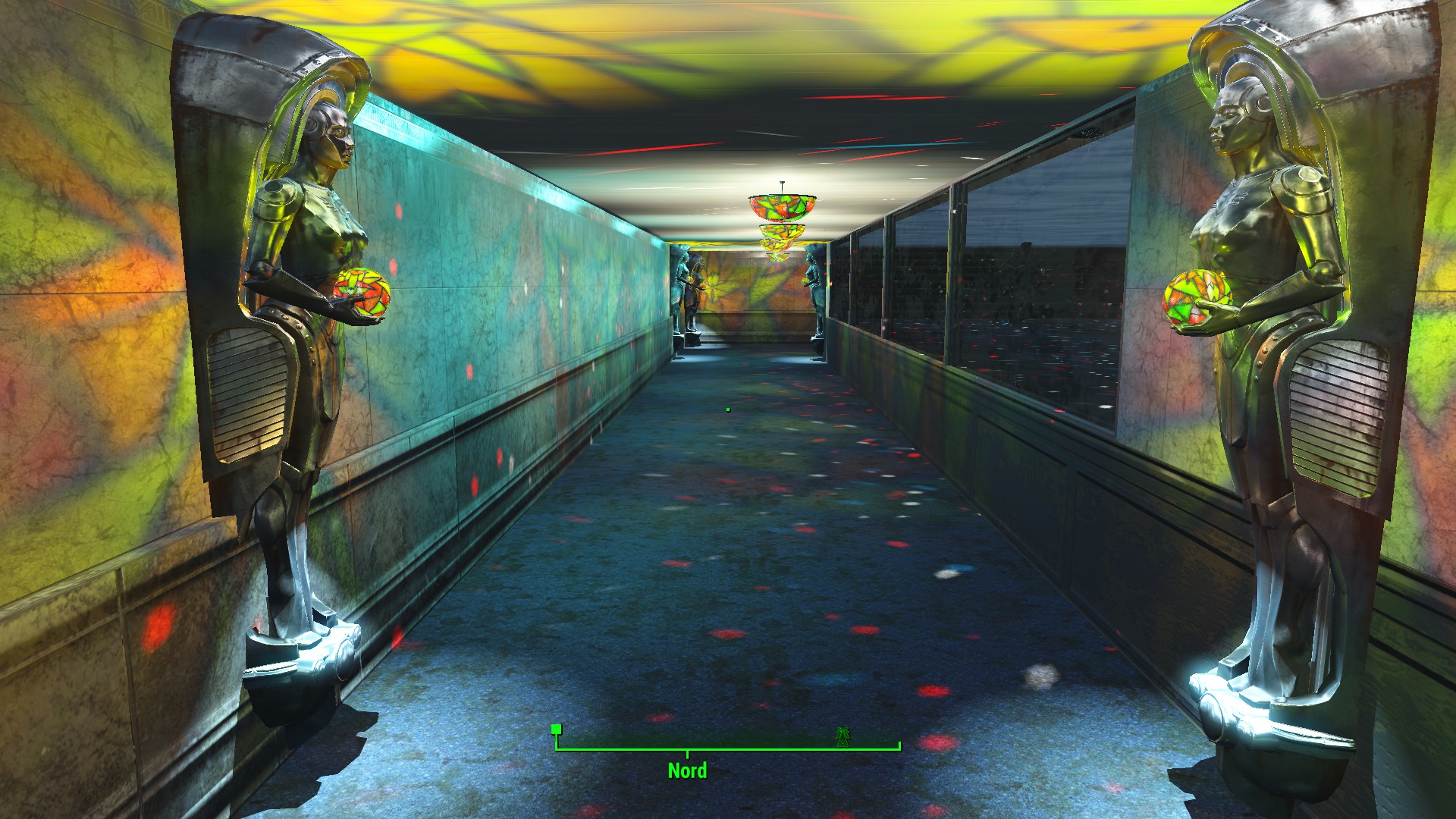
Task: Select the square quest marker on the compass
Action: (x=557, y=730)
